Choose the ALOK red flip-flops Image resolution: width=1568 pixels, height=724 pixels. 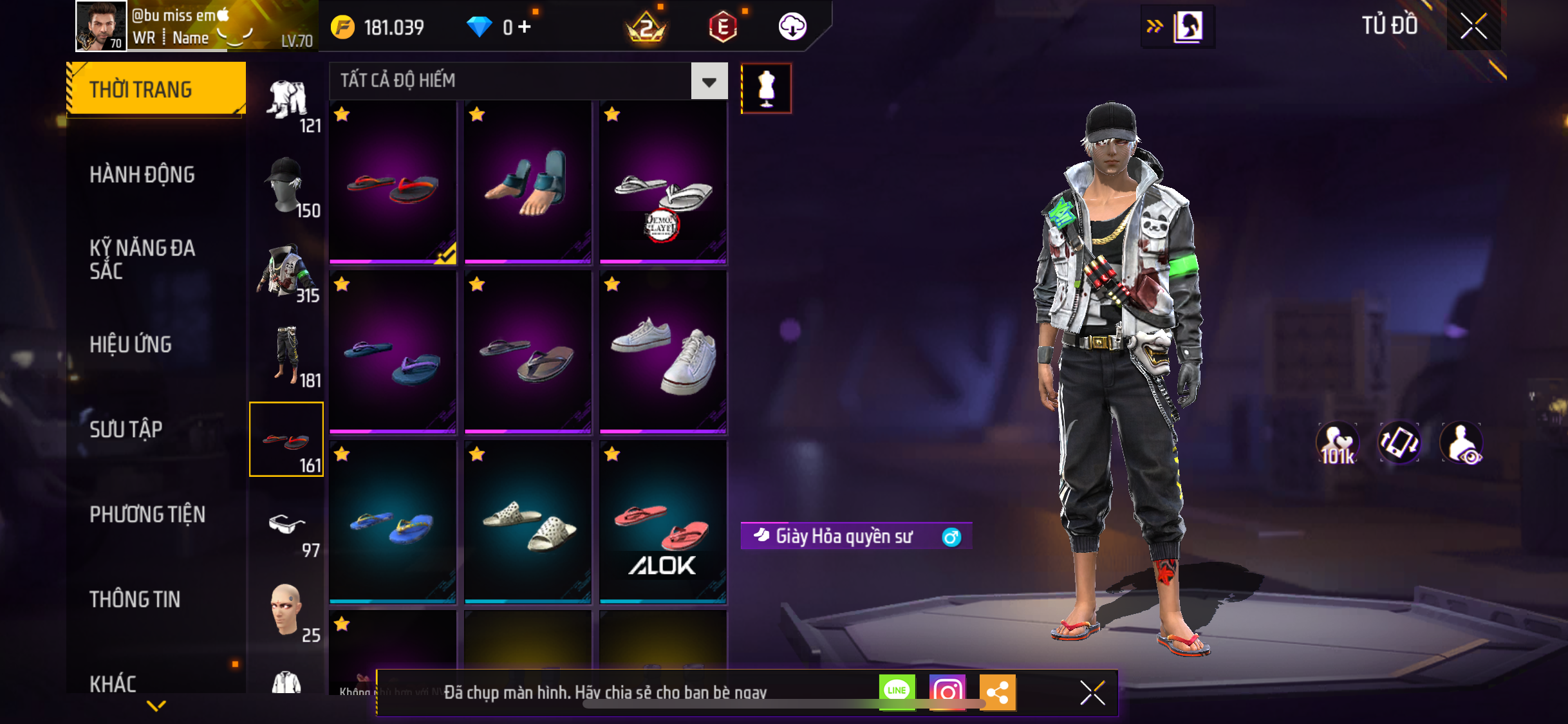(663, 521)
